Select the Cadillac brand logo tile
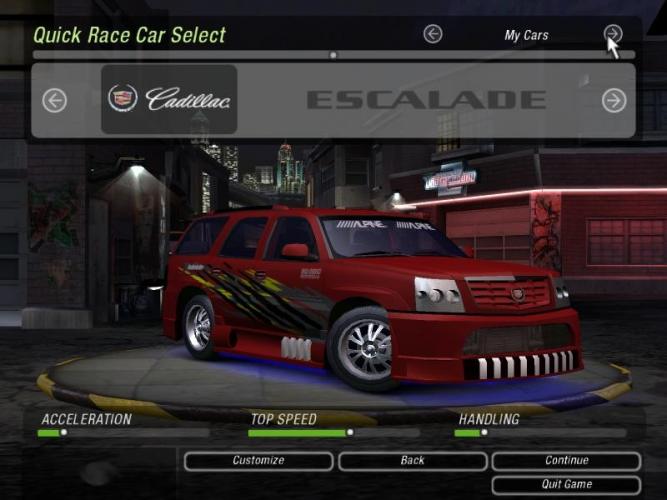The image size is (667, 500). click(169, 99)
